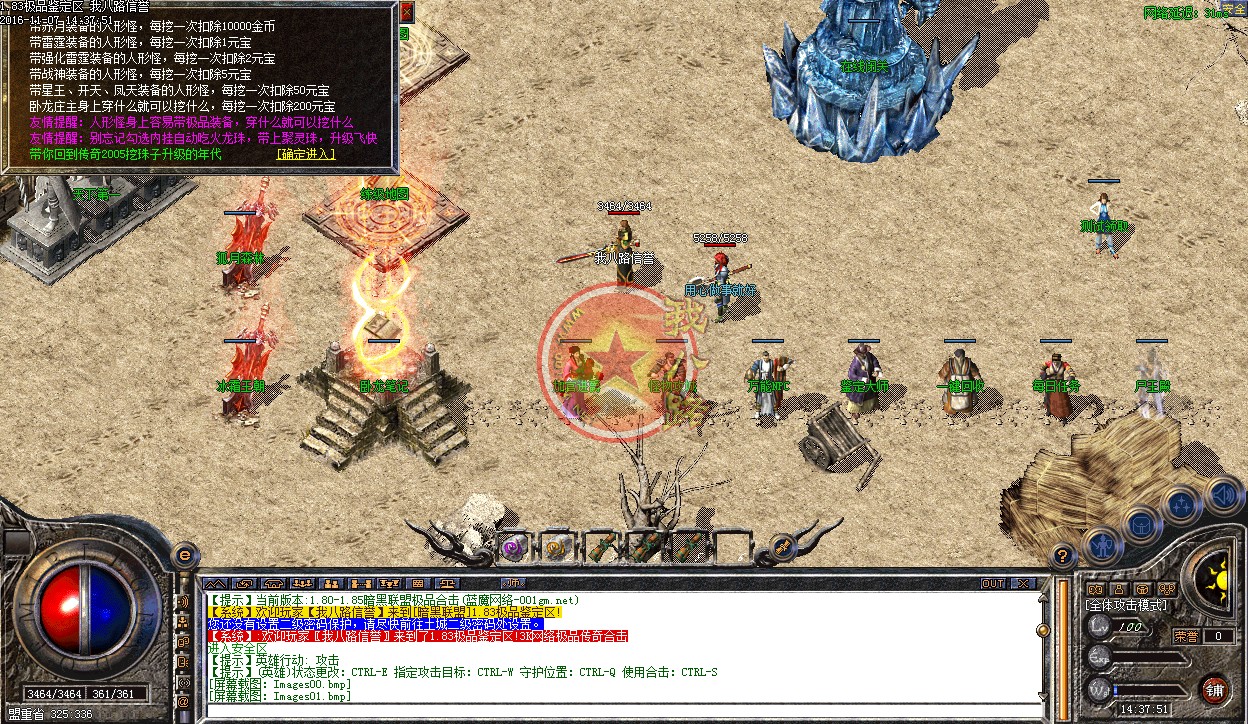Close the chat panel with X button
1248x724 pixels.
click(1023, 583)
